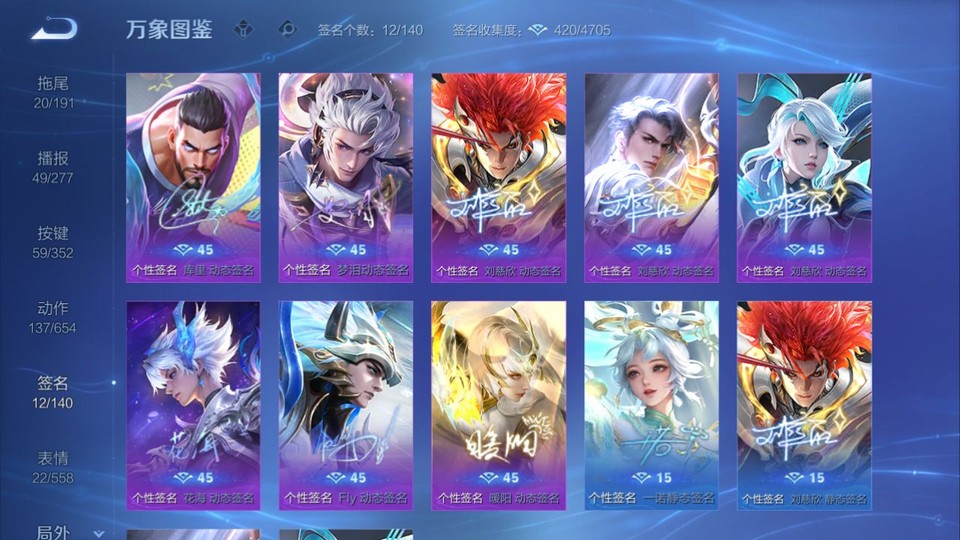
Task: Choose the 花海 动态签名 card
Action: click(193, 405)
